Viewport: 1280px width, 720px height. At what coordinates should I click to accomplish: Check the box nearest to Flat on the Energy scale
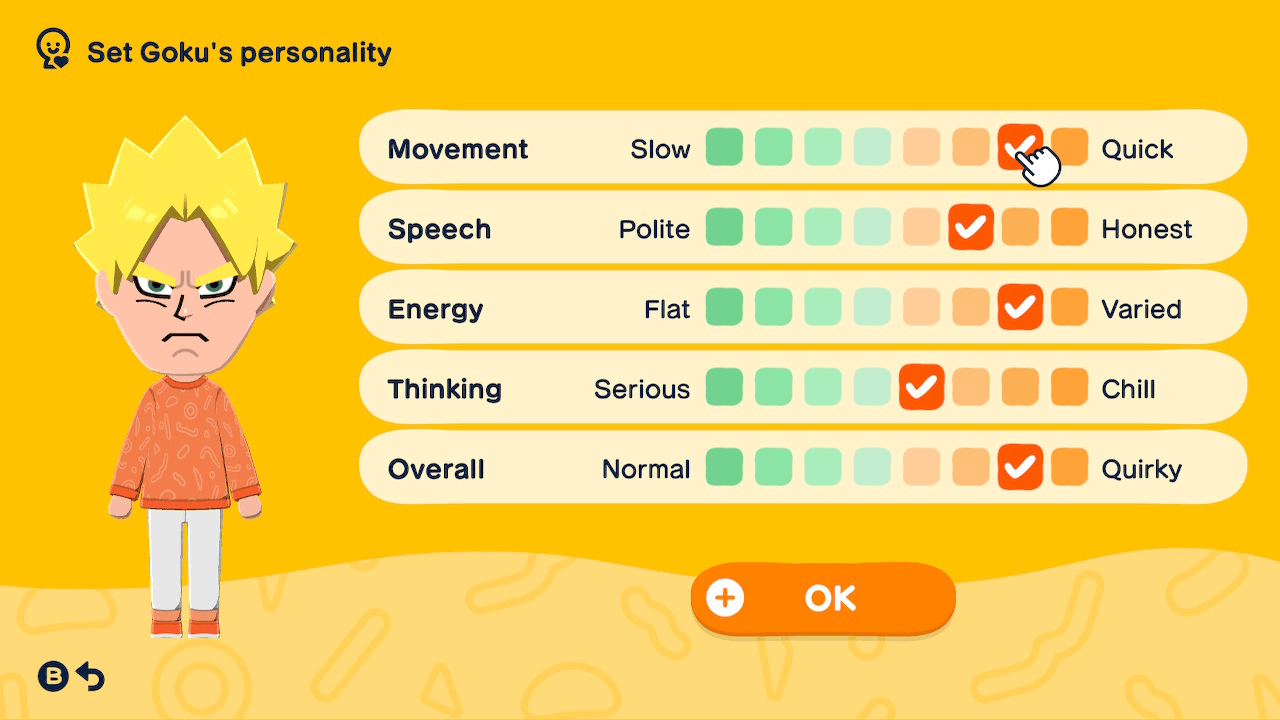point(724,308)
